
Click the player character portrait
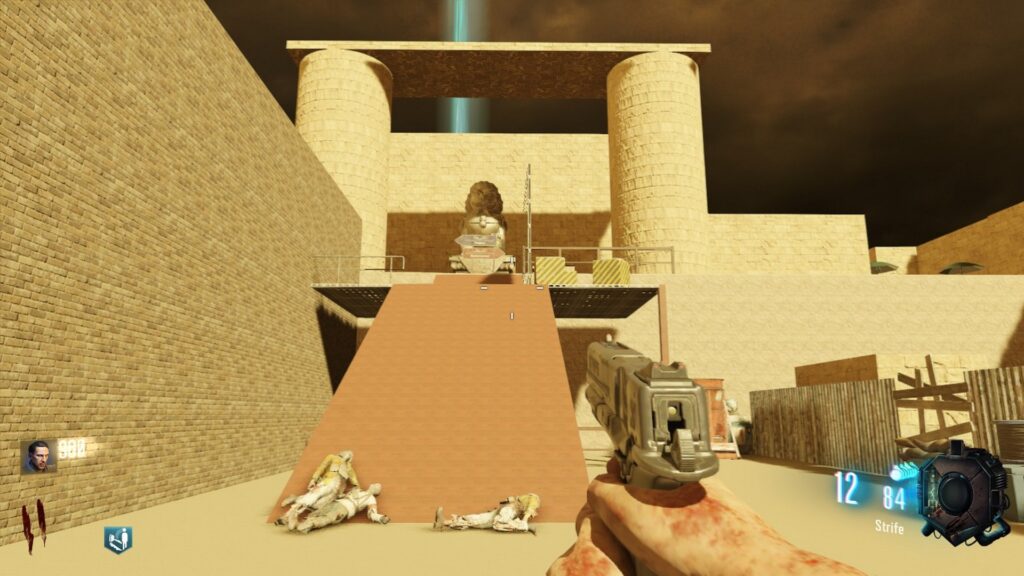point(38,456)
